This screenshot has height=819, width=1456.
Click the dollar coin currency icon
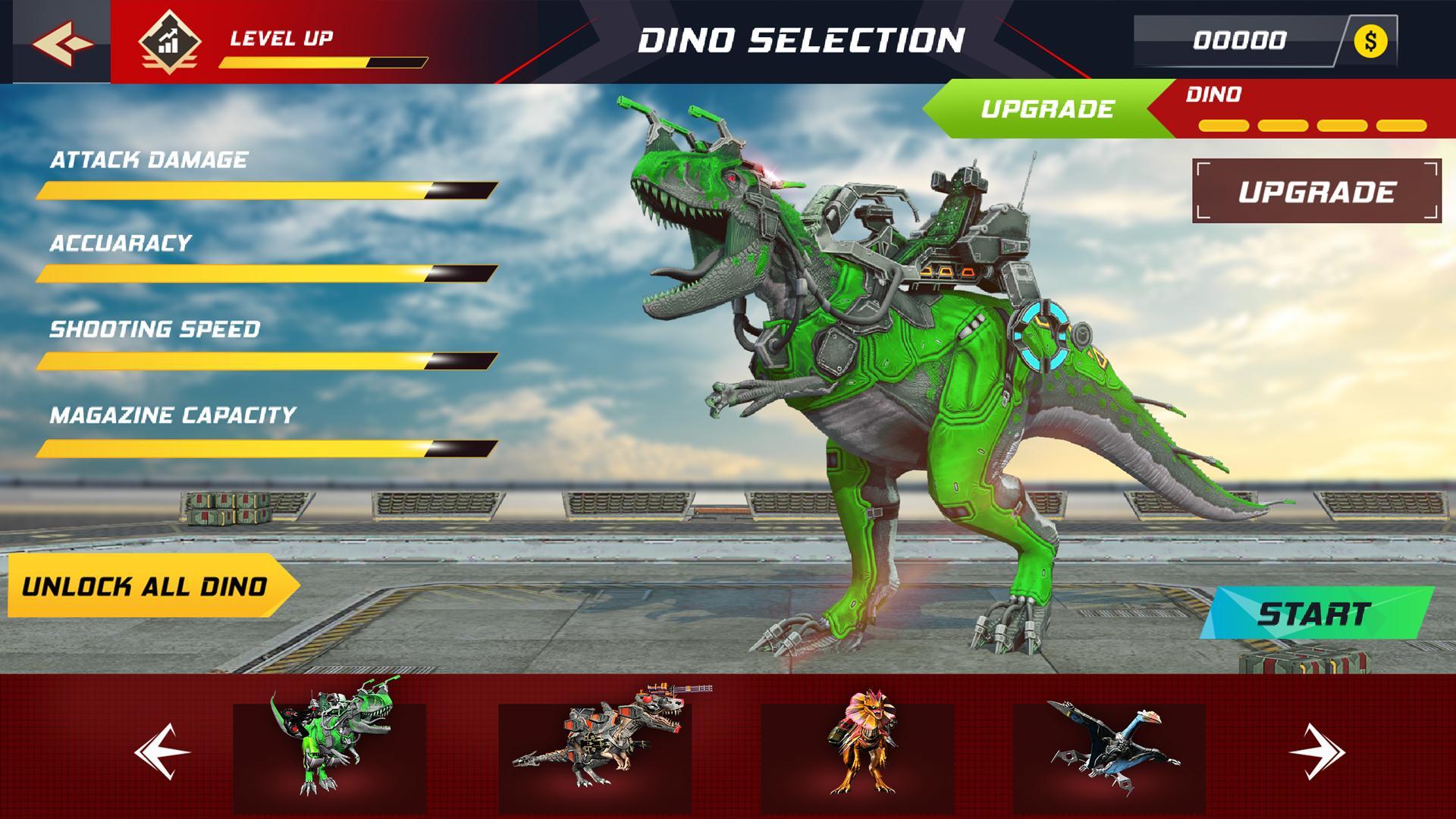click(x=1370, y=42)
